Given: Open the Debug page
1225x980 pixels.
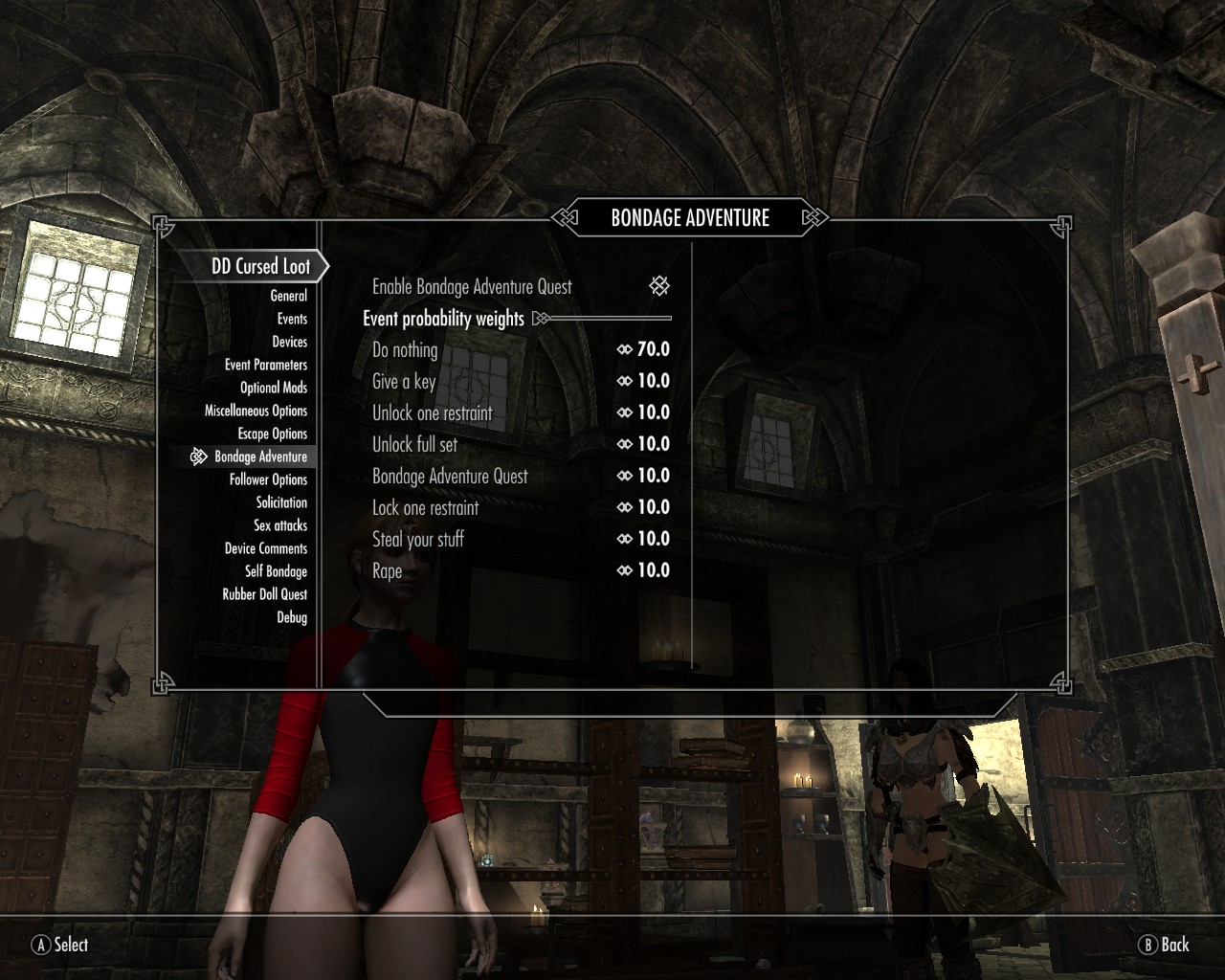Looking at the screenshot, I should click(x=292, y=617).
